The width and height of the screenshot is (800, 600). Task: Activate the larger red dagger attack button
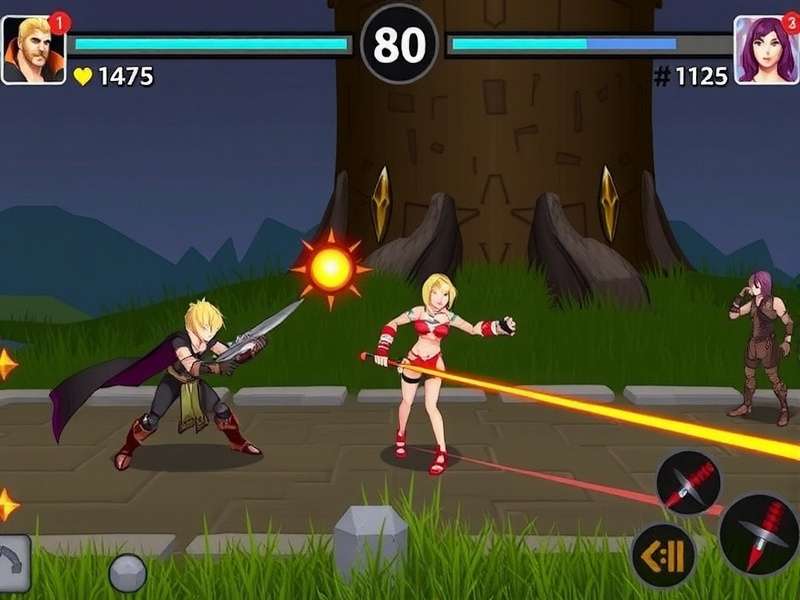[x=759, y=533]
